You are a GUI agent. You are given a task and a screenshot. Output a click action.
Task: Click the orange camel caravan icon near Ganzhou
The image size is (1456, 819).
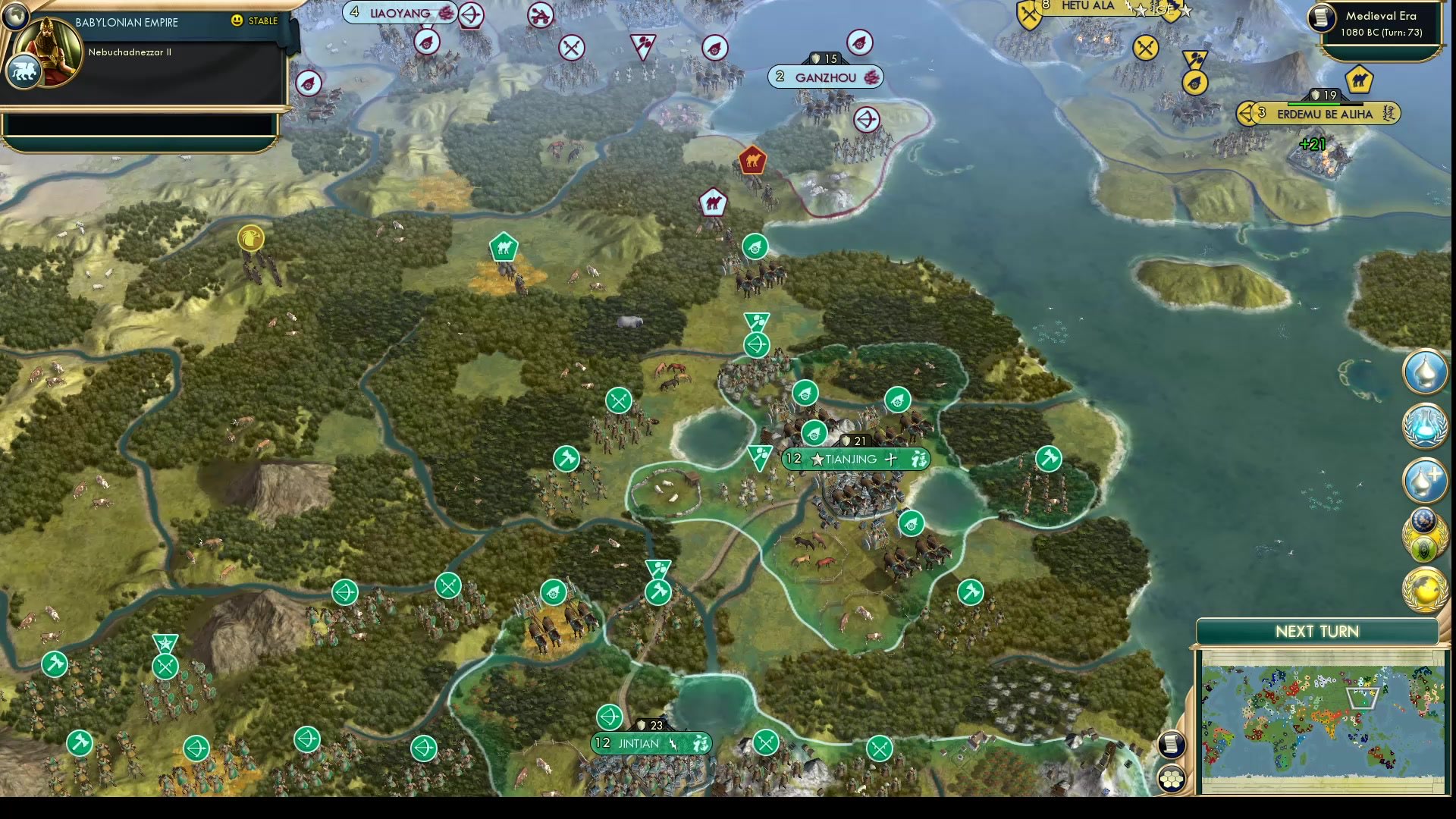tap(751, 158)
